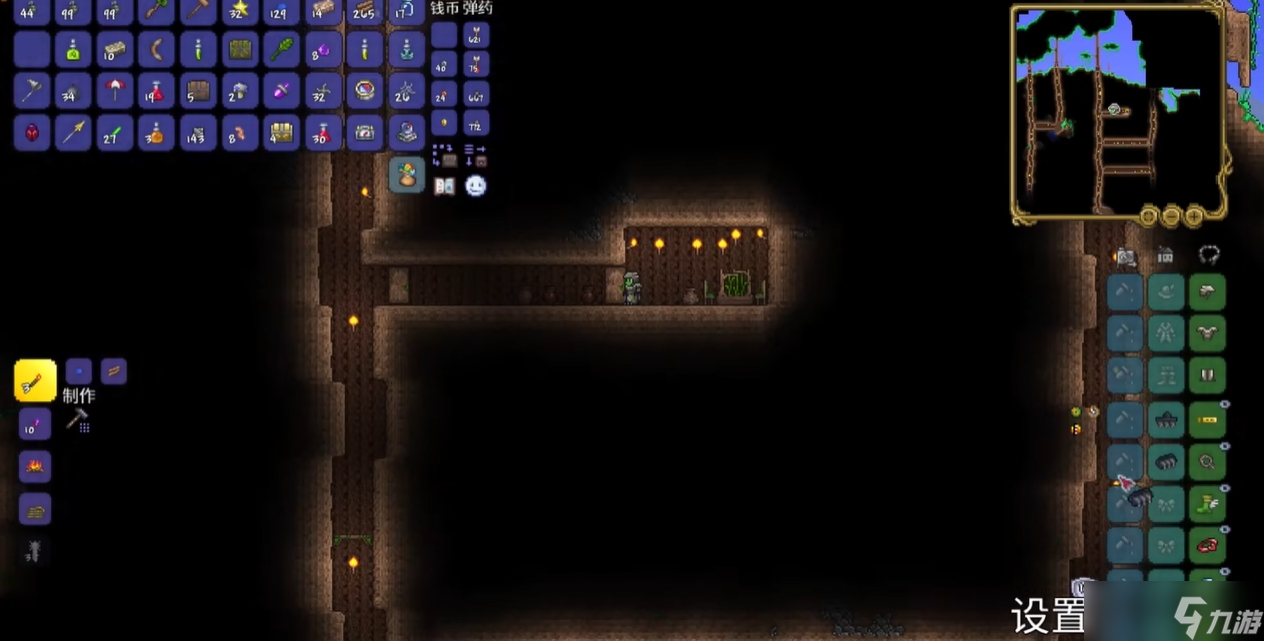The height and width of the screenshot is (641, 1264).
Task: Click the fallen star stack slot
Action: click(x=240, y=10)
